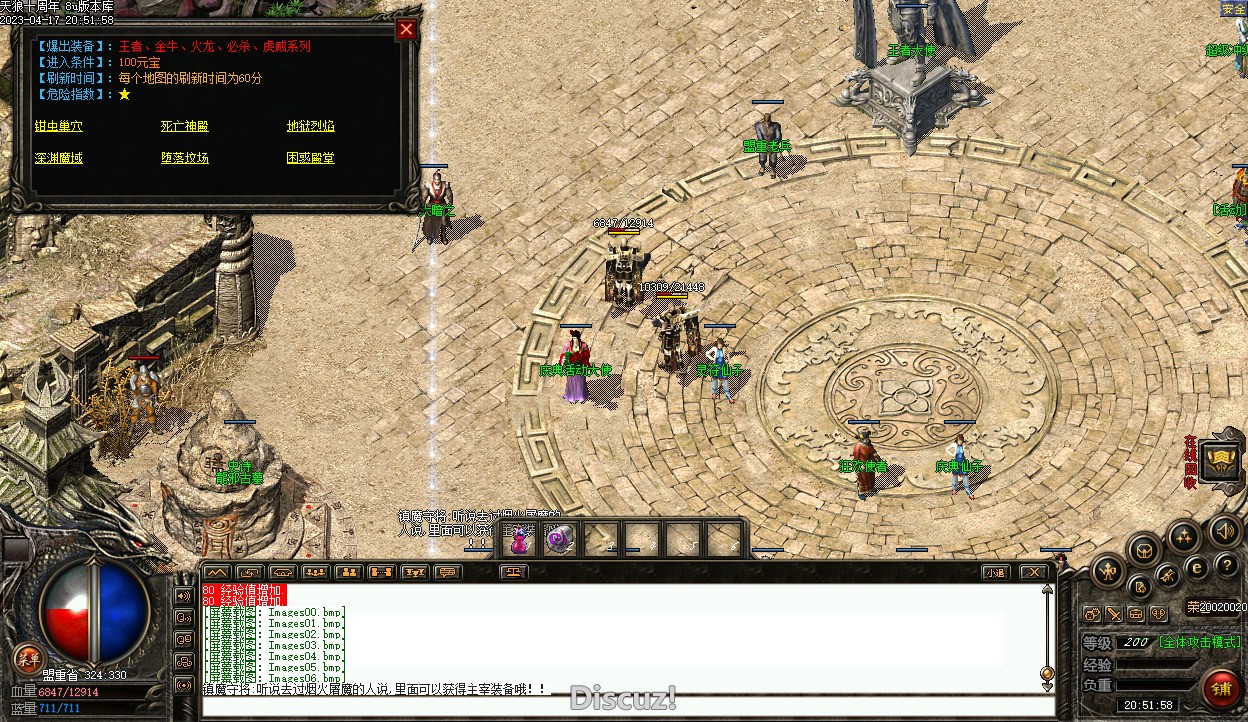
Task: Select the 地狱烈焰 map link
Action: click(310, 126)
